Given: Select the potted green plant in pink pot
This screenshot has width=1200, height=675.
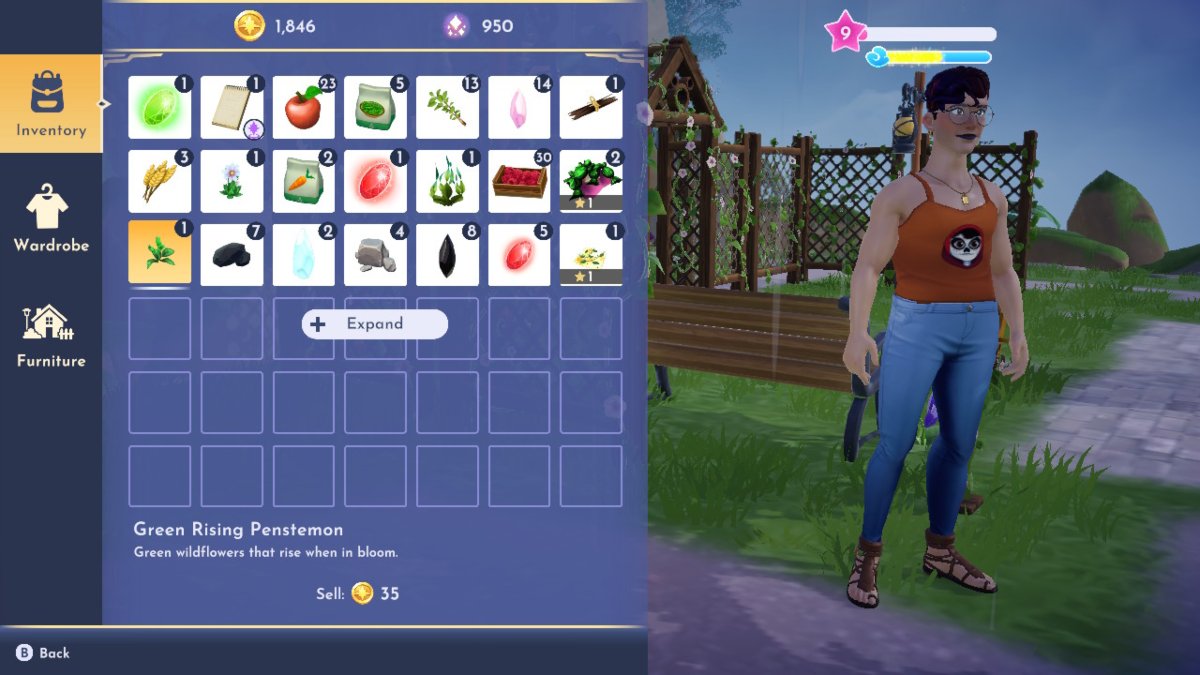Looking at the screenshot, I should [x=591, y=181].
